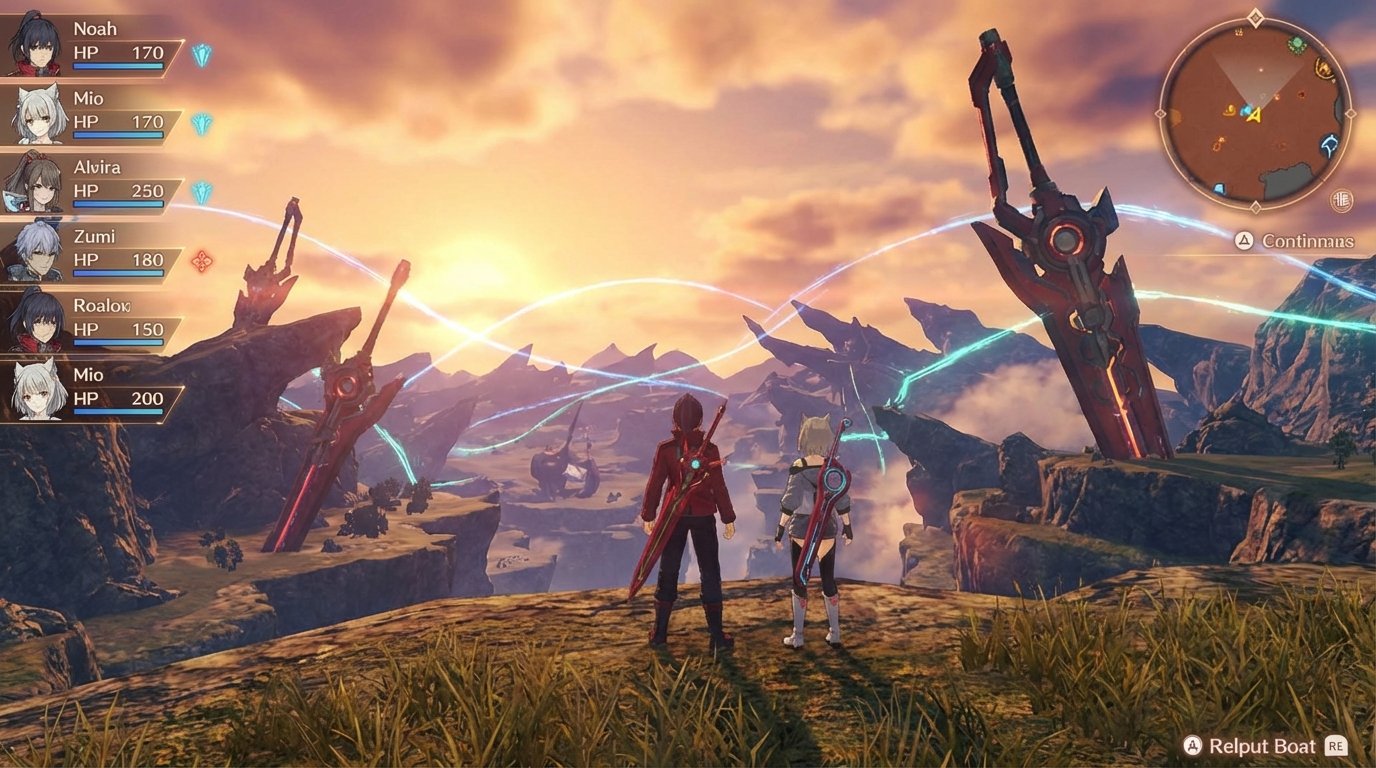The height and width of the screenshot is (768, 1376).
Task: Click the blue item marker on the minimap
Action: 1246,111
